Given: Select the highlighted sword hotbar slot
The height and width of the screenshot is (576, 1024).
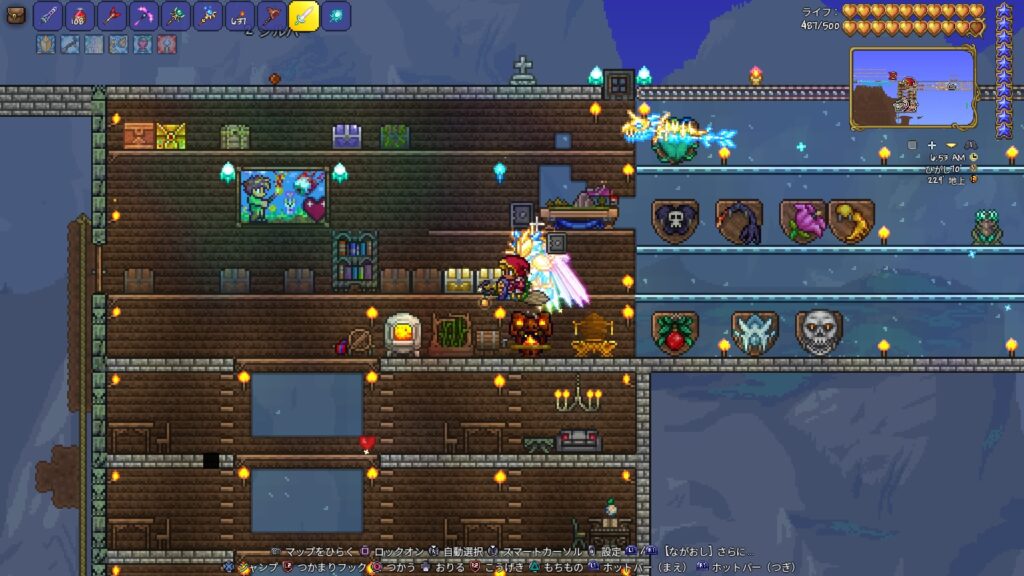Looking at the screenshot, I should (304, 16).
